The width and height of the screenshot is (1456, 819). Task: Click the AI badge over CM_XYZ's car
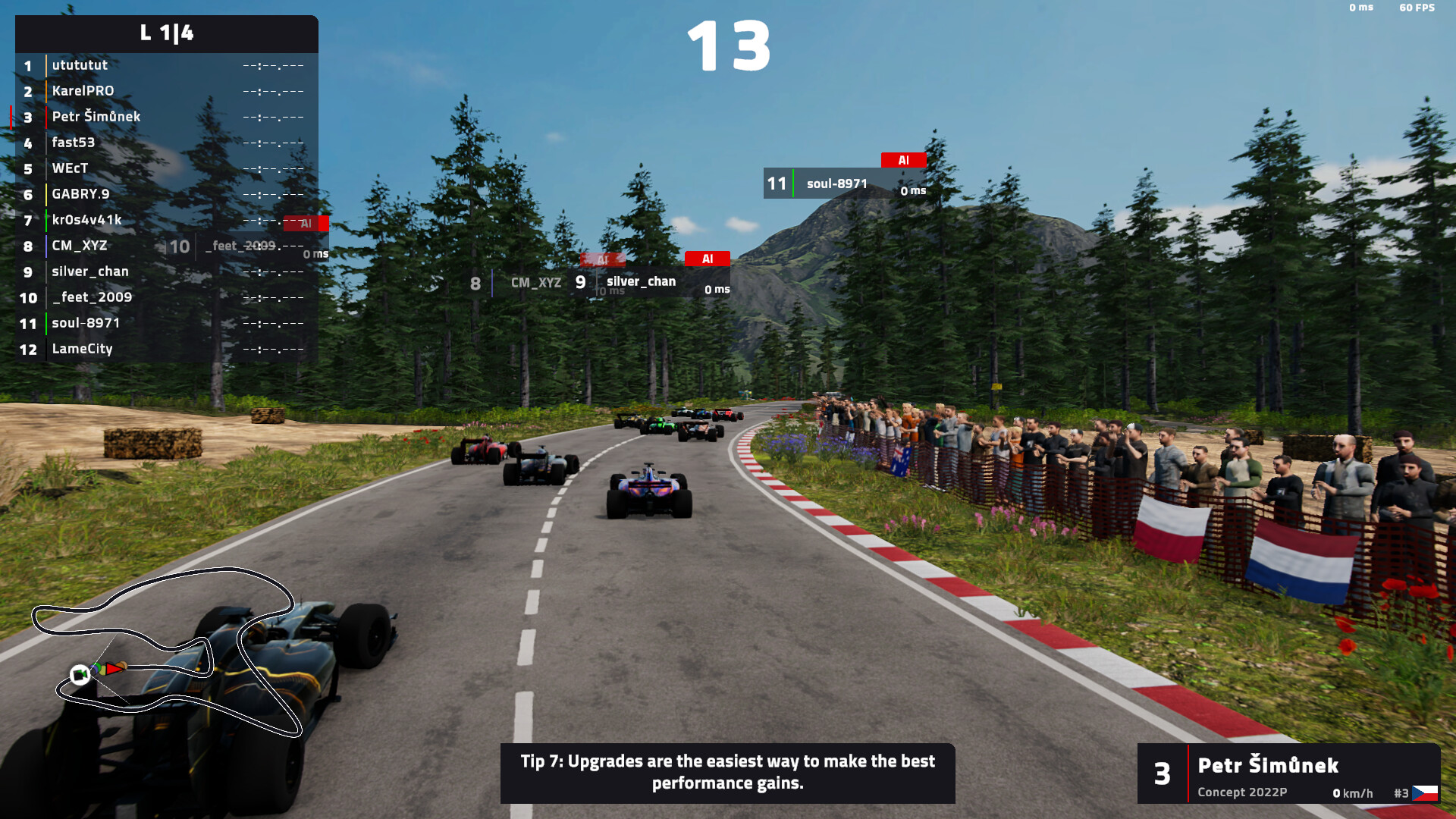pos(603,259)
